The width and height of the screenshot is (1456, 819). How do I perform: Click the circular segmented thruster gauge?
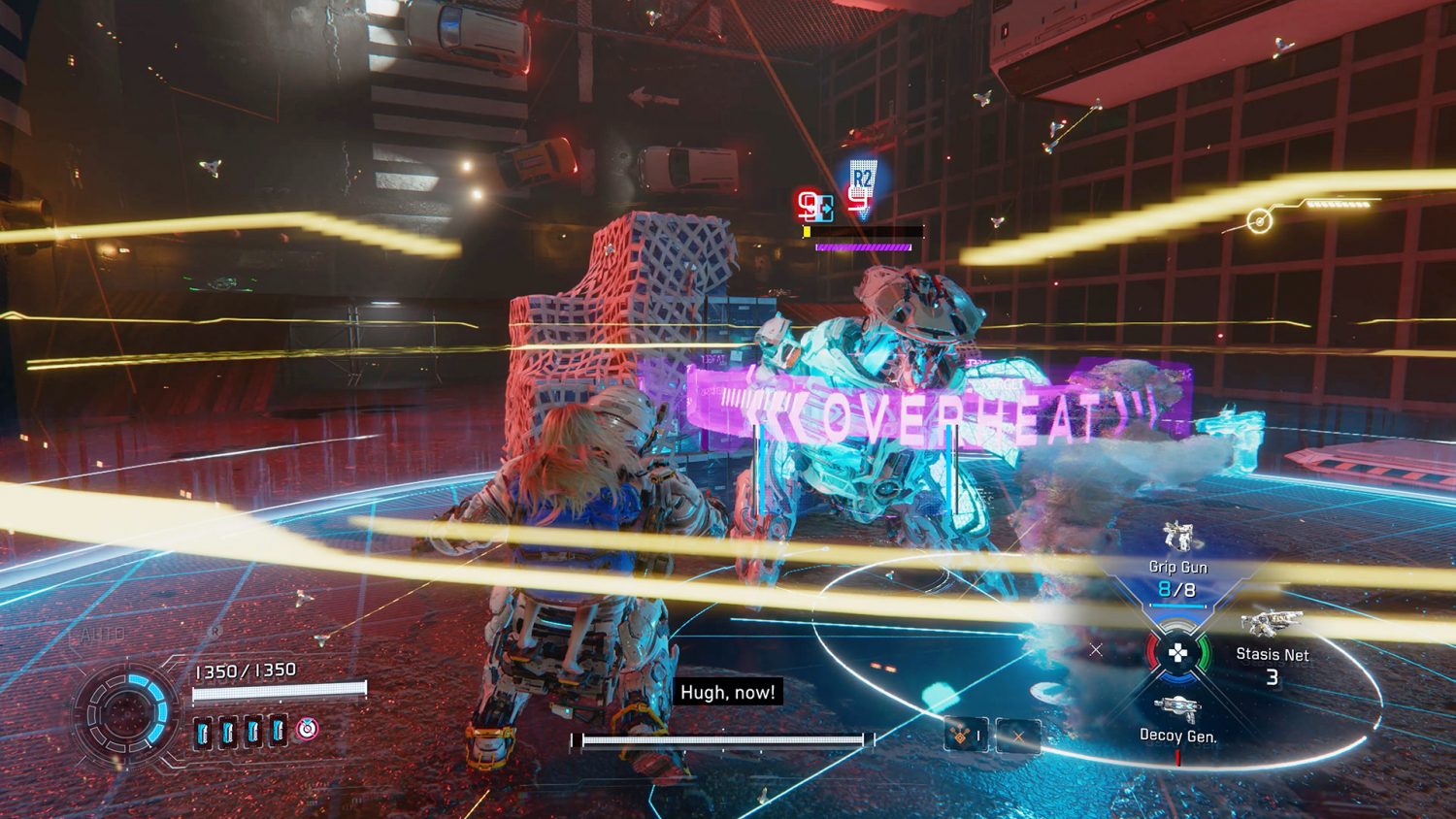click(x=125, y=713)
